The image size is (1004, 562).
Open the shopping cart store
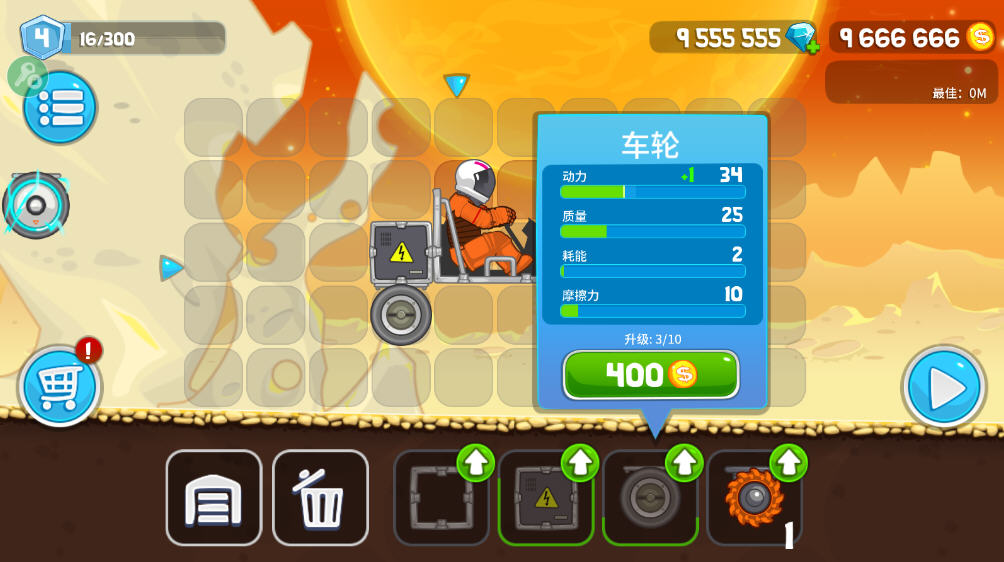tap(59, 386)
